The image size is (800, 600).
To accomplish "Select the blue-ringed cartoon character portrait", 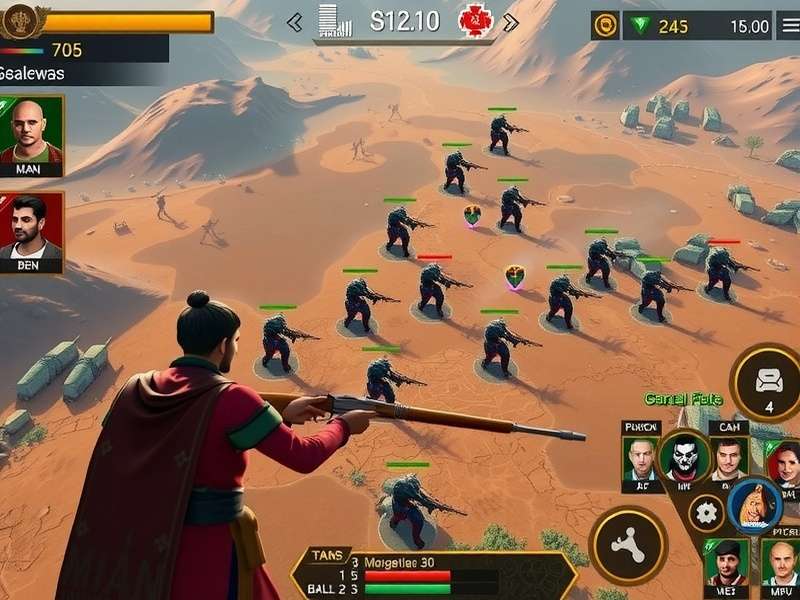I will [x=755, y=506].
